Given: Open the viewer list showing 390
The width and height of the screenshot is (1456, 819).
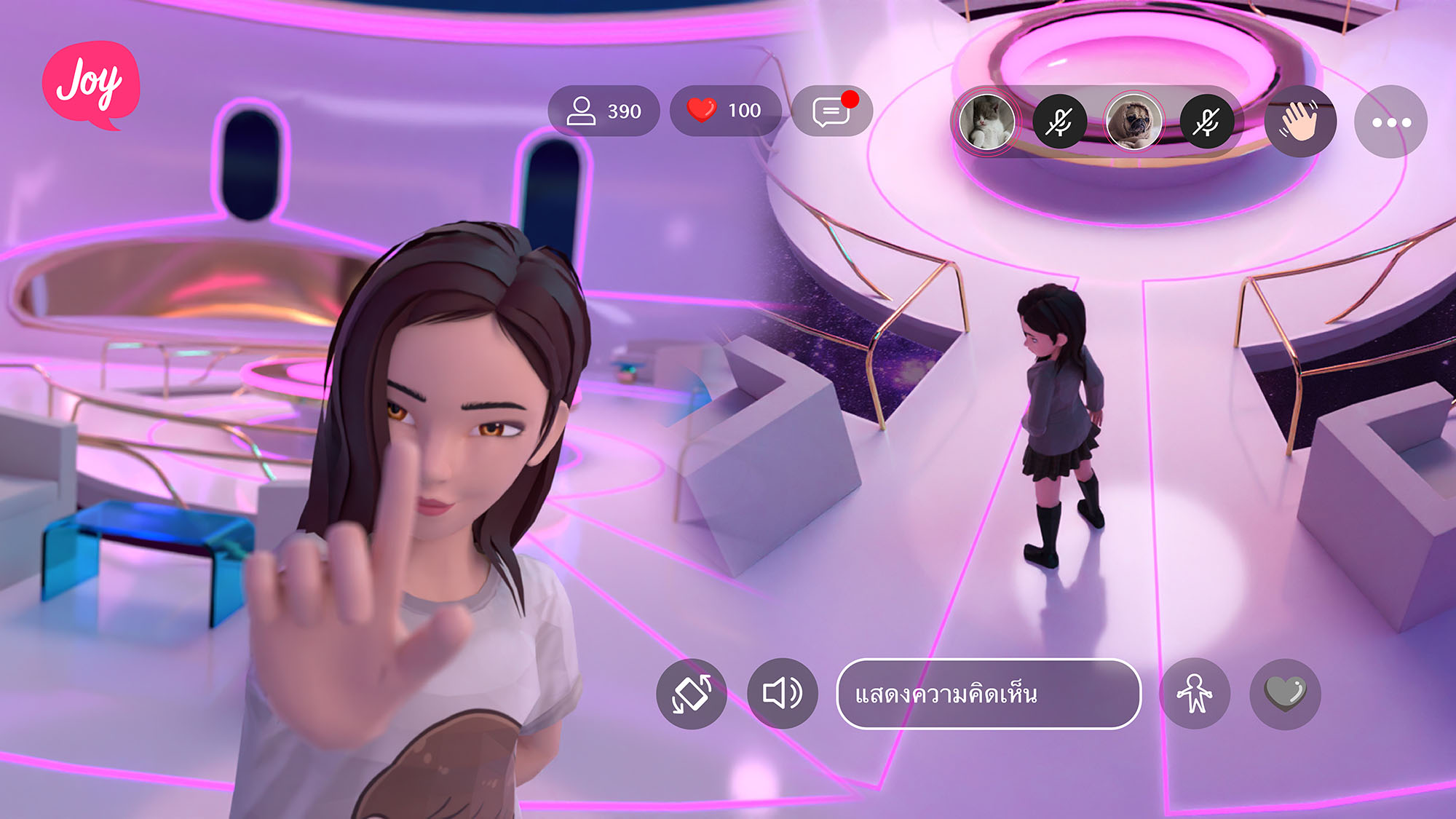Looking at the screenshot, I should pyautogui.click(x=604, y=111).
